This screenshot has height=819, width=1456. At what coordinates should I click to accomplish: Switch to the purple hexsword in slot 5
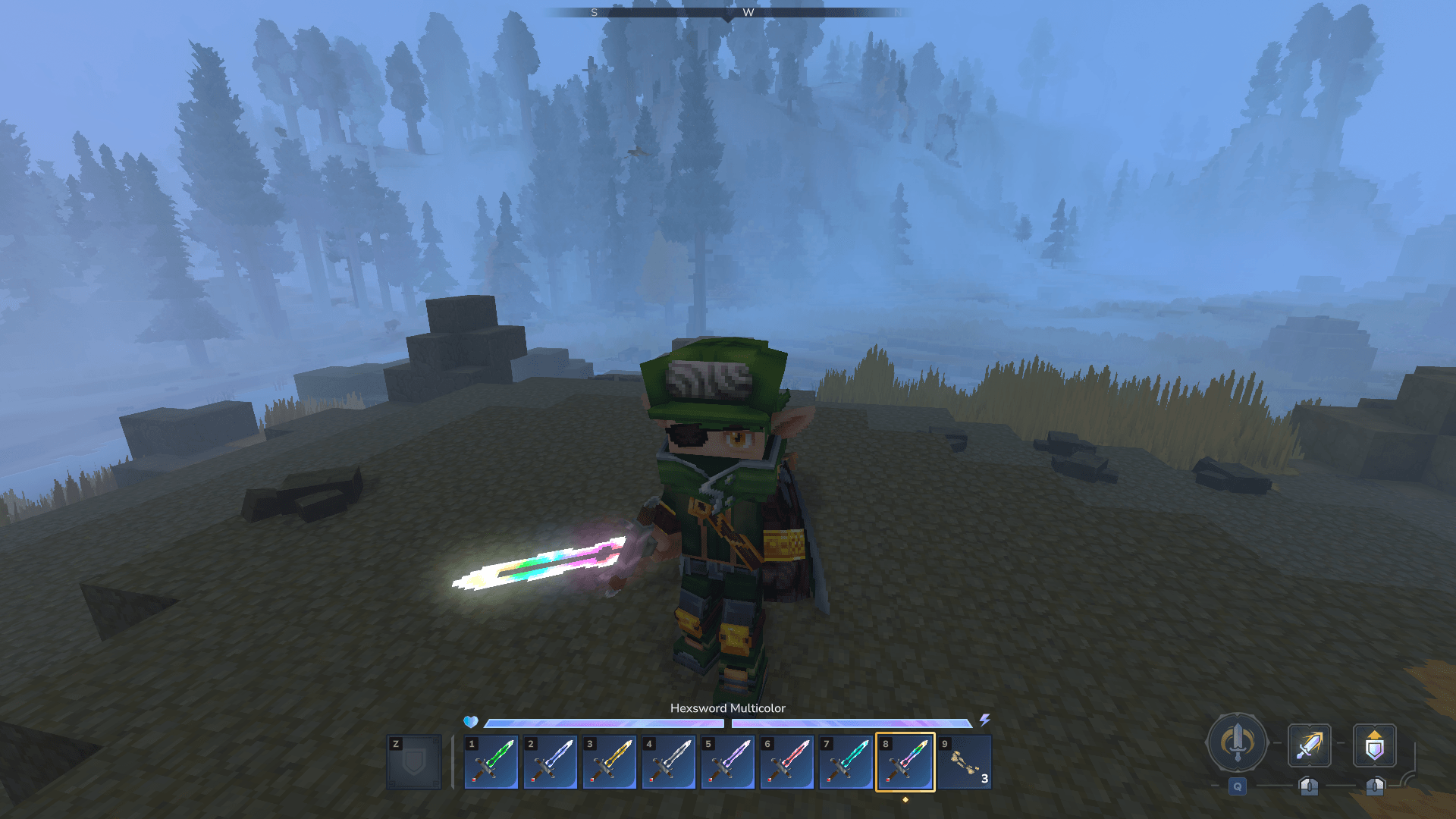pyautogui.click(x=728, y=762)
